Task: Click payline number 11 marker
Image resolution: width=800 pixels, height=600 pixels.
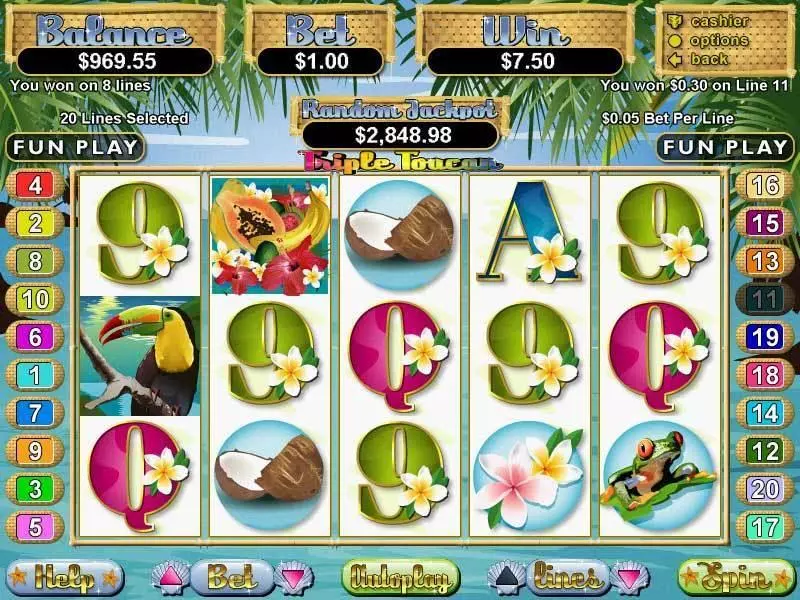Action: click(x=765, y=299)
